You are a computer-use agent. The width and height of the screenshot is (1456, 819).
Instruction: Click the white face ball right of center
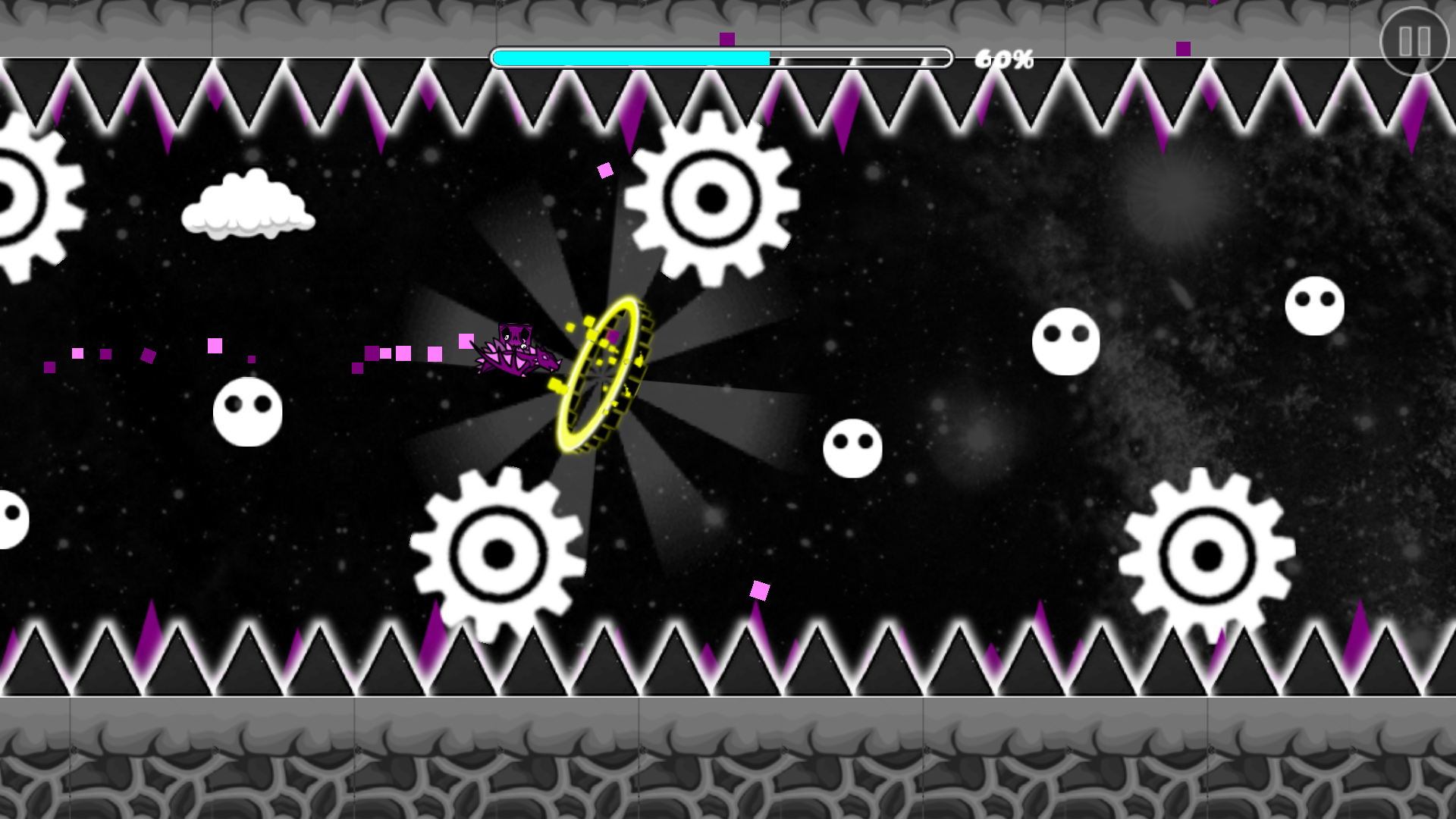(x=1065, y=341)
